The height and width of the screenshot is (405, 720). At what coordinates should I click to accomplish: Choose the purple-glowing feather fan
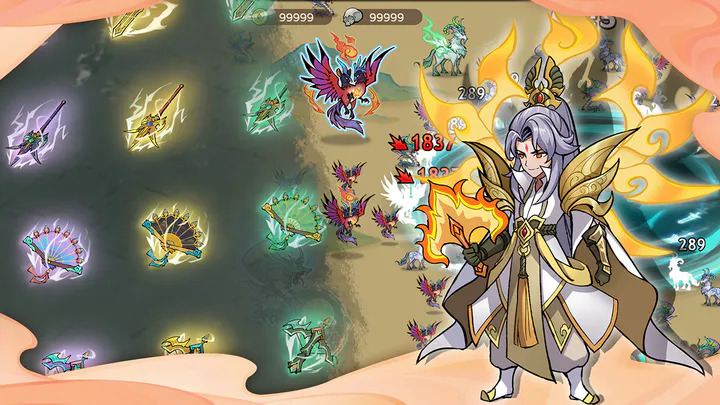pyautogui.click(x=56, y=248)
